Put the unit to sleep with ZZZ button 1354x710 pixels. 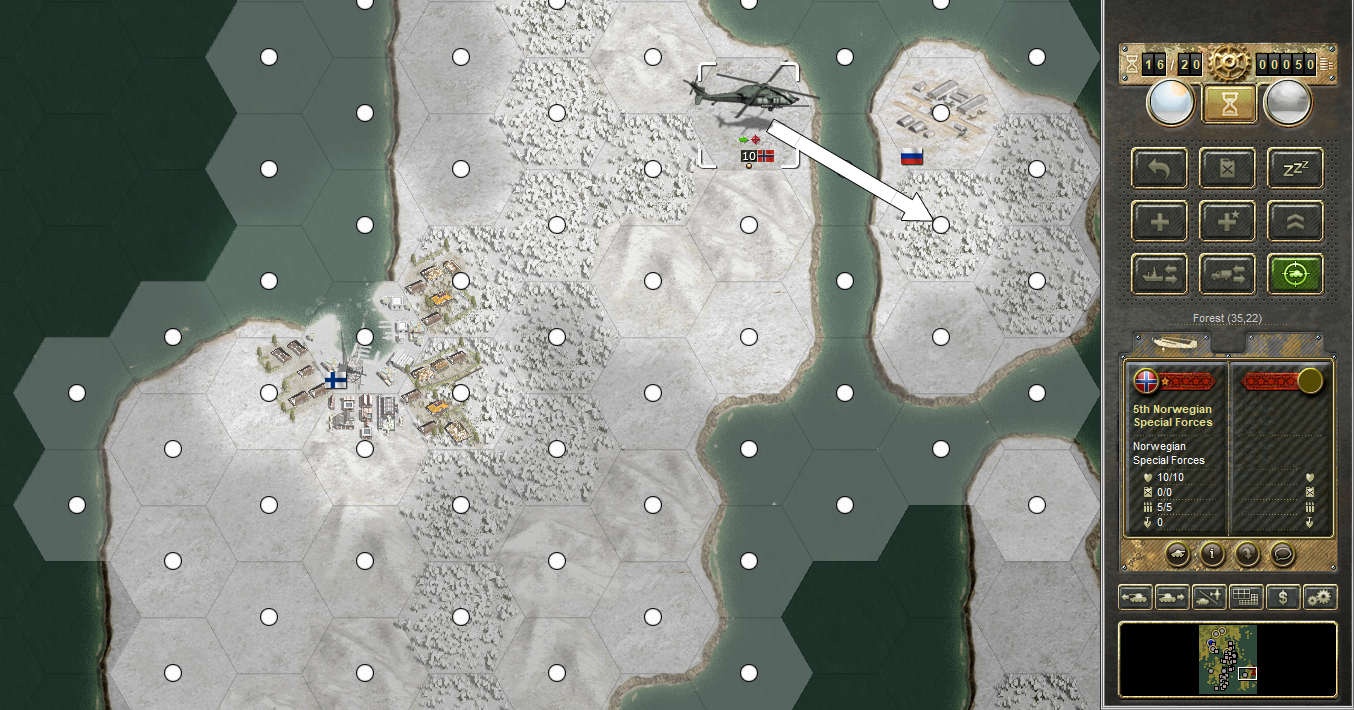1295,169
